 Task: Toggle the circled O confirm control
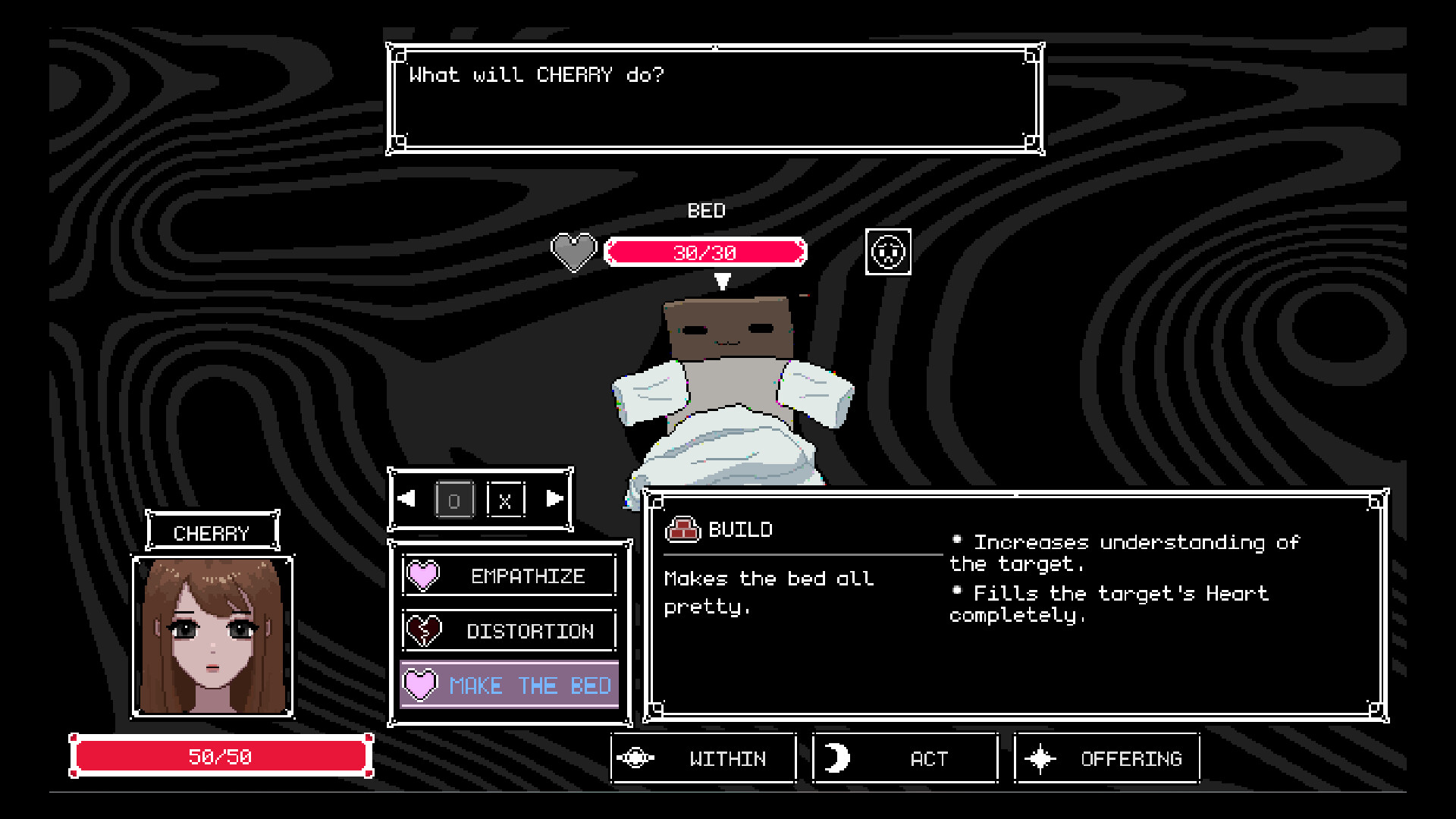pos(455,499)
